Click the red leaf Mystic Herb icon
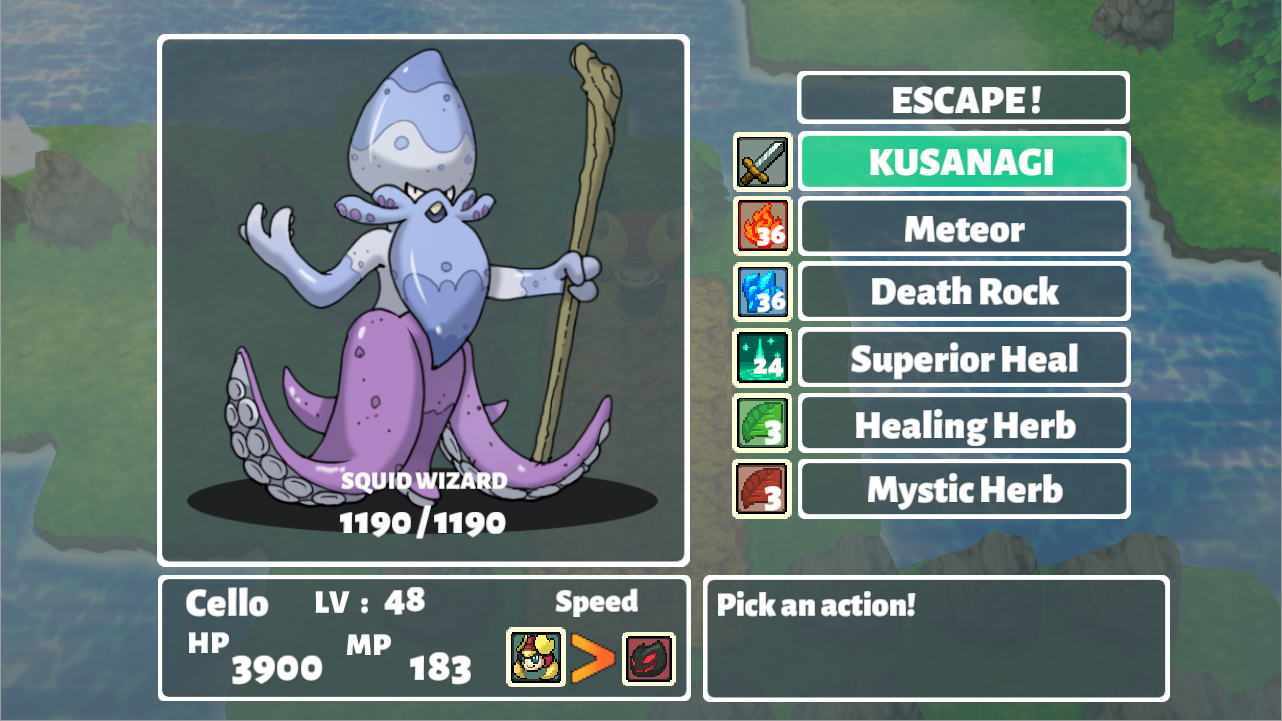This screenshot has width=1282, height=721. point(762,489)
